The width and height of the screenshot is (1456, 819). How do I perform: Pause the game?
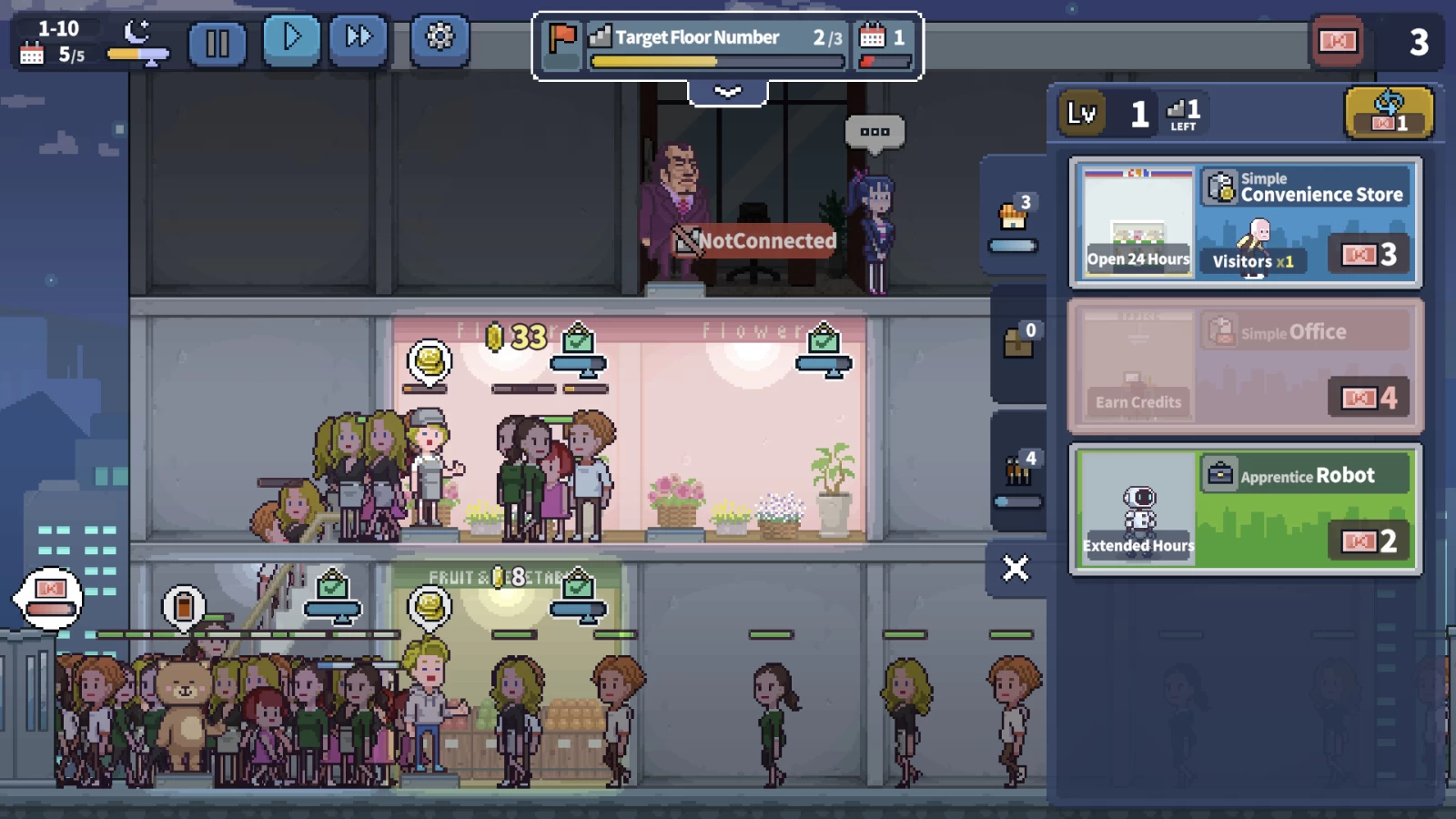pyautogui.click(x=217, y=42)
